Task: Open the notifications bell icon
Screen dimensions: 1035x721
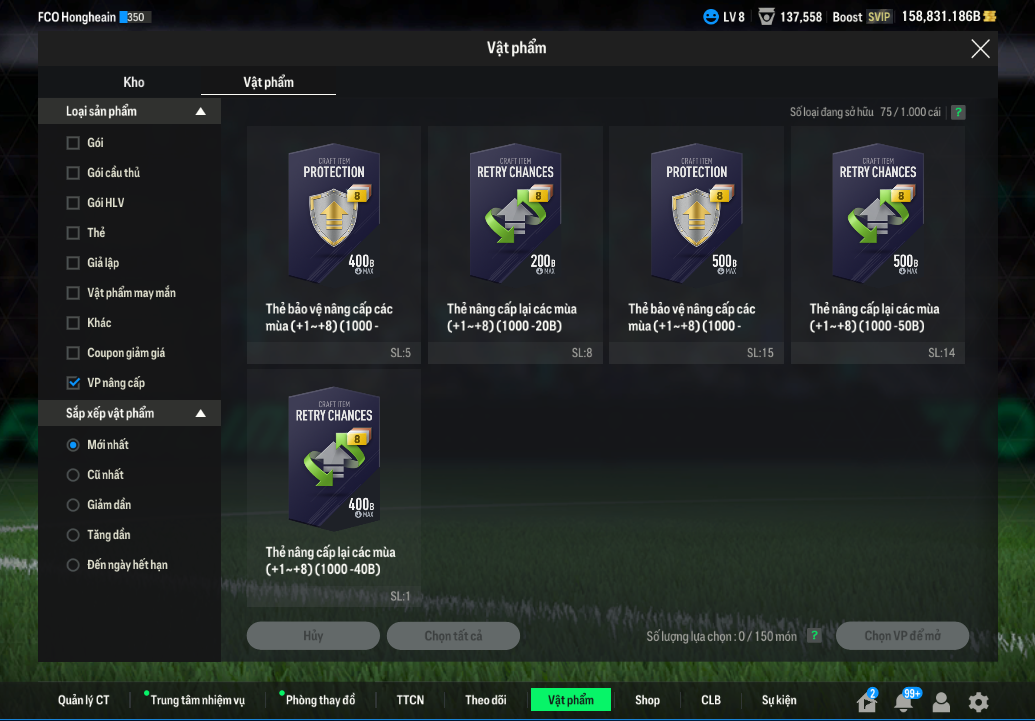Action: 903,702
